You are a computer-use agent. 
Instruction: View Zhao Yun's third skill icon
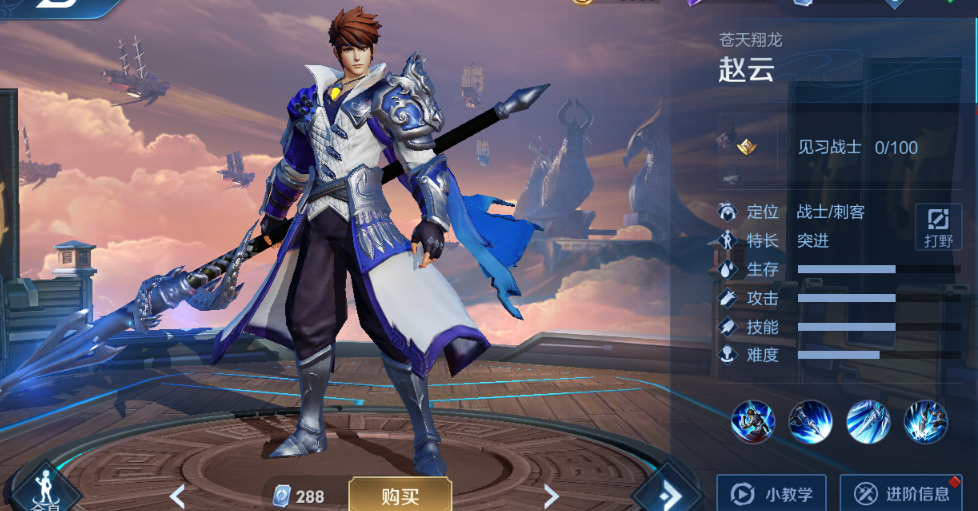click(868, 421)
